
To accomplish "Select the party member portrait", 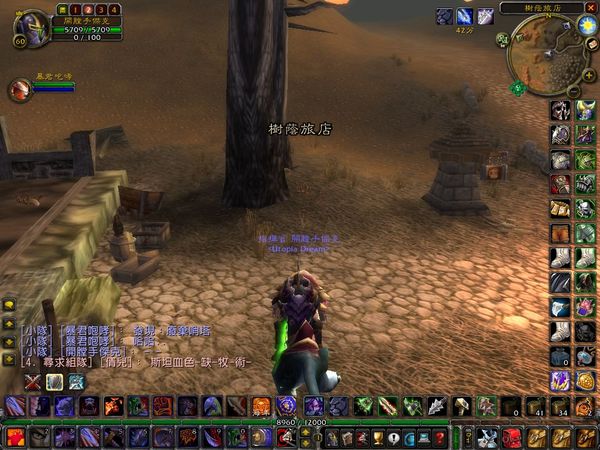I will (19, 90).
